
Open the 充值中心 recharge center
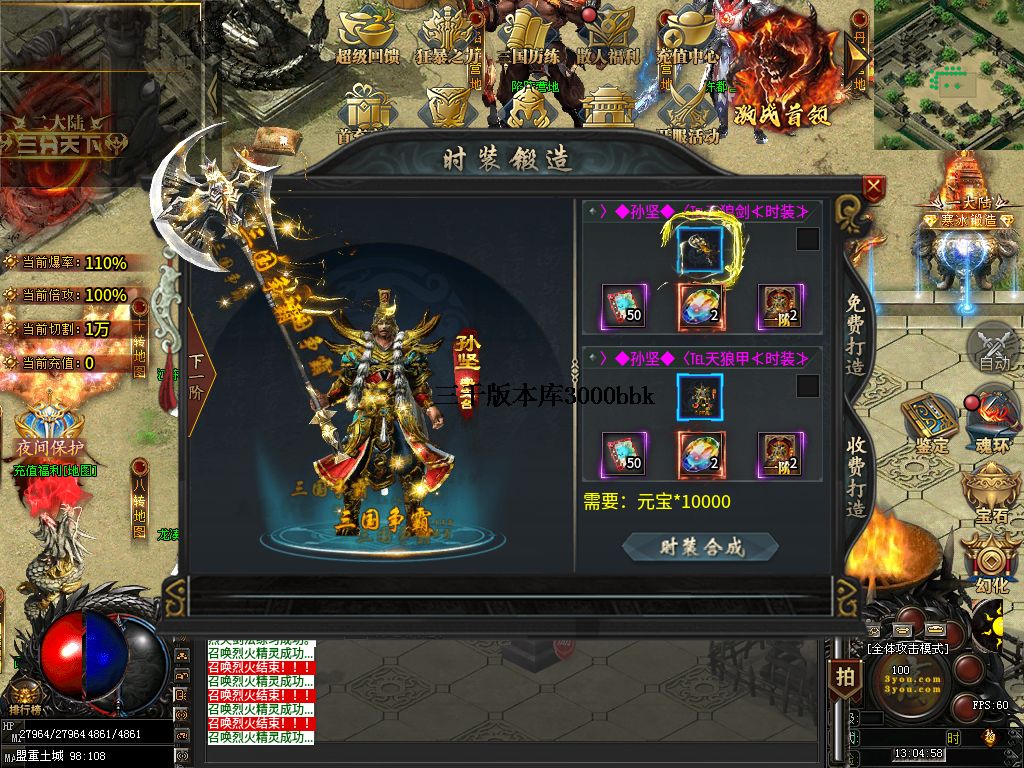[689, 36]
